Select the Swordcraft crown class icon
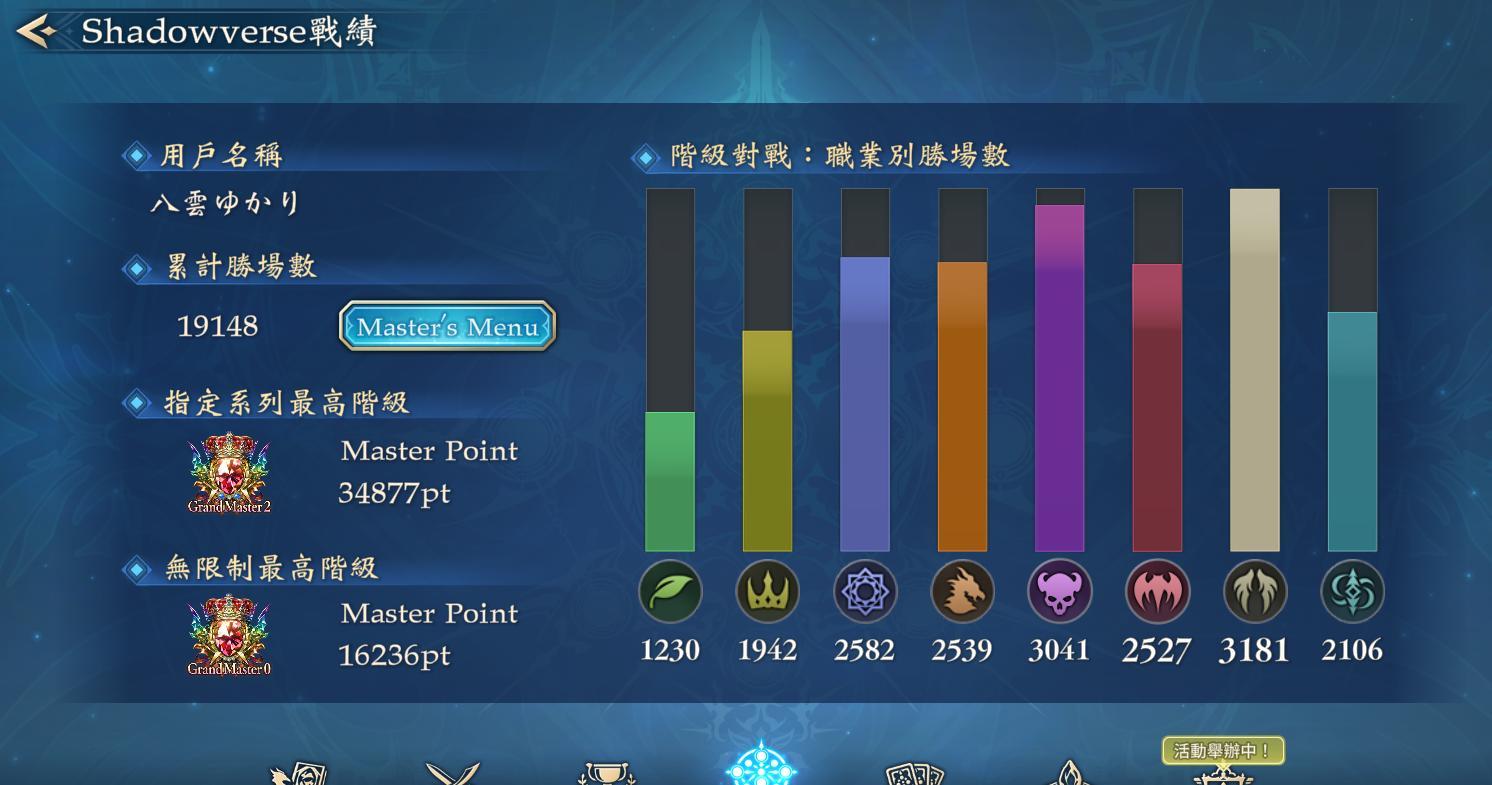Screen dimensions: 1492x785 click(x=767, y=591)
